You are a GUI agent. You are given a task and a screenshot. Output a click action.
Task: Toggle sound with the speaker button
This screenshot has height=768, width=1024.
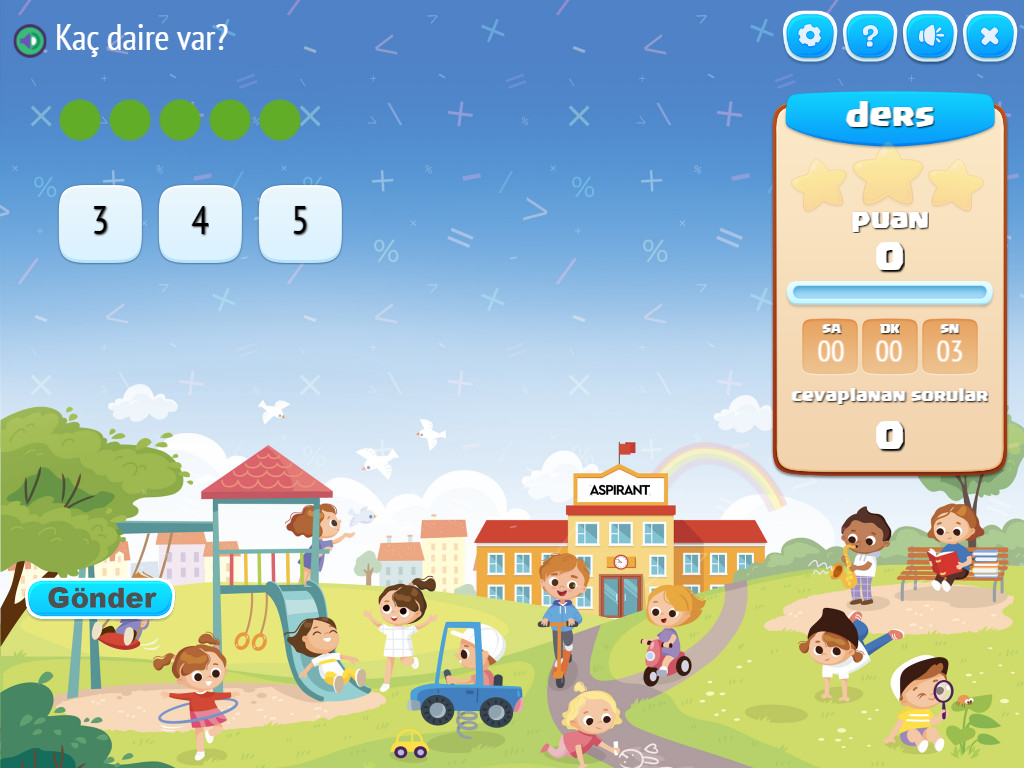pos(930,37)
